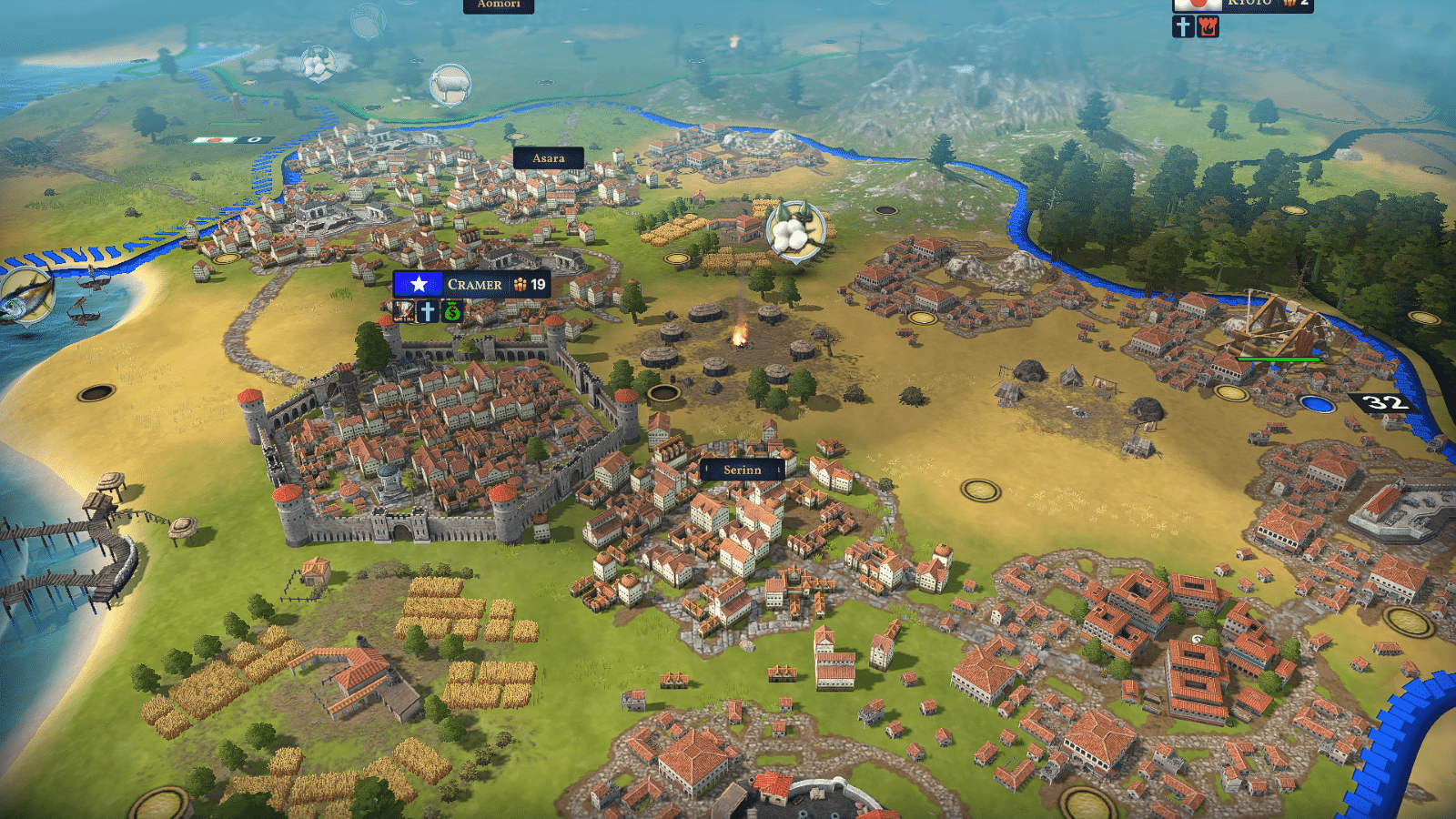Open the siege battle icon near Cramer's name
The width and height of the screenshot is (1456, 819).
(404, 311)
